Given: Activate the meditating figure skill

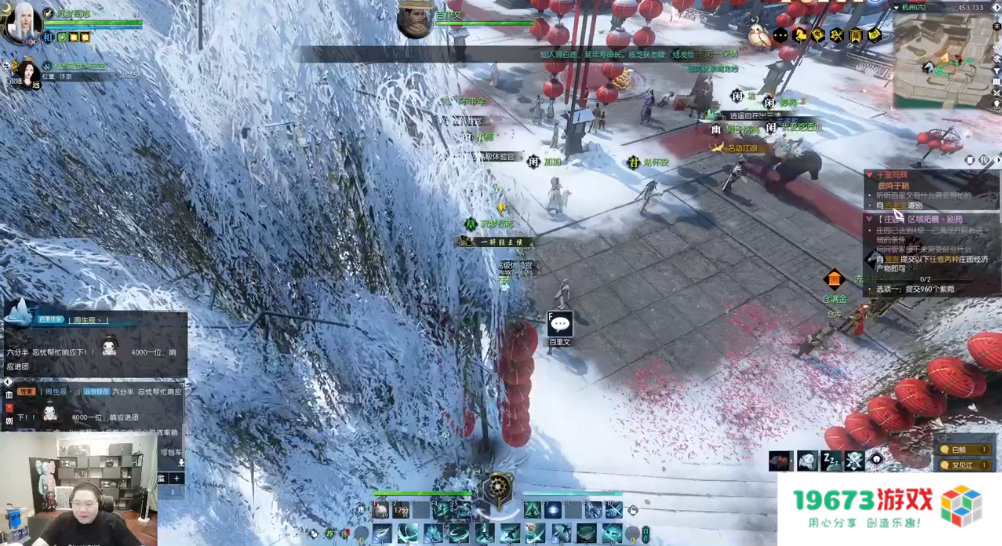Looking at the screenshot, I should pos(532,511).
